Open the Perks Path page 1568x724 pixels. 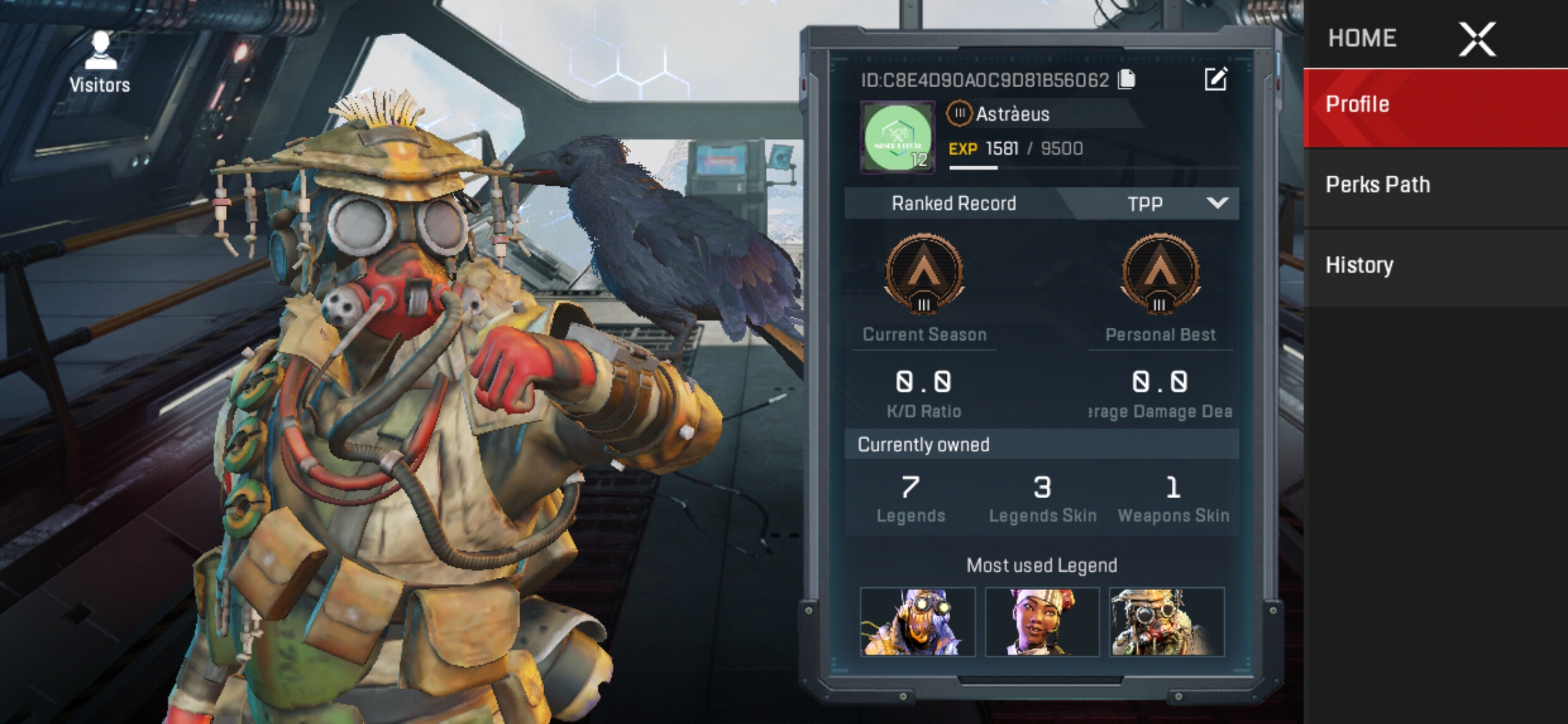pos(1435,185)
